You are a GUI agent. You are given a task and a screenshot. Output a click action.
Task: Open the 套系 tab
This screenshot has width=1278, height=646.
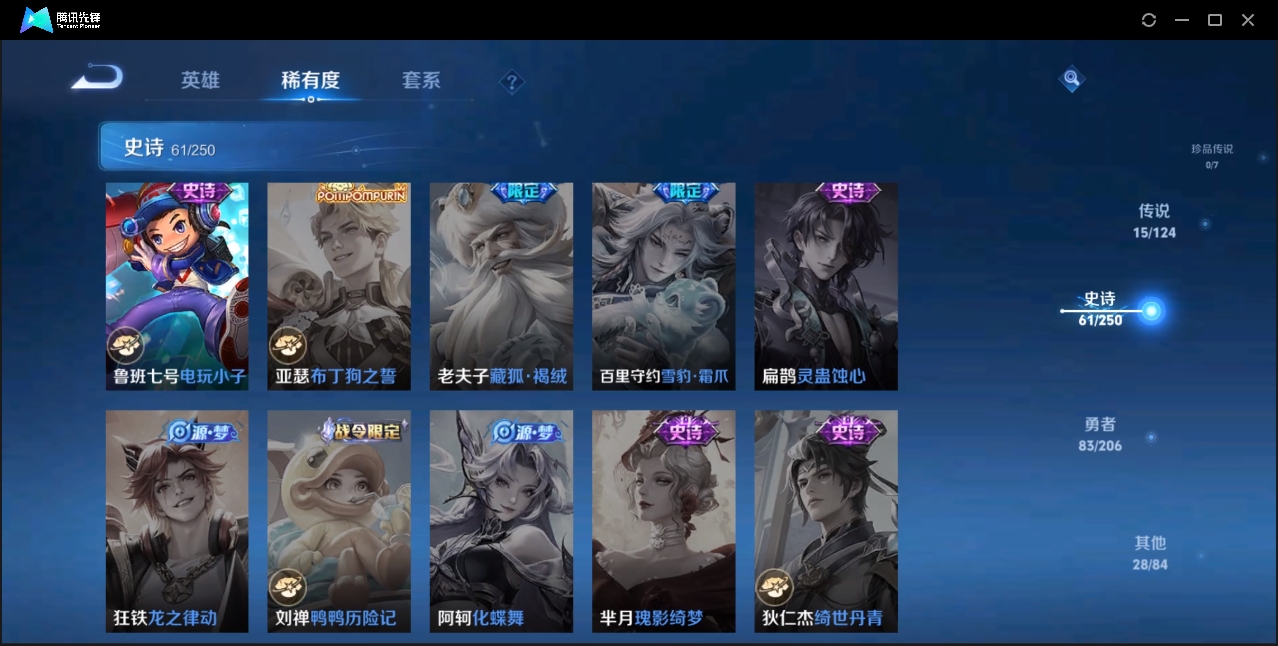pos(421,80)
